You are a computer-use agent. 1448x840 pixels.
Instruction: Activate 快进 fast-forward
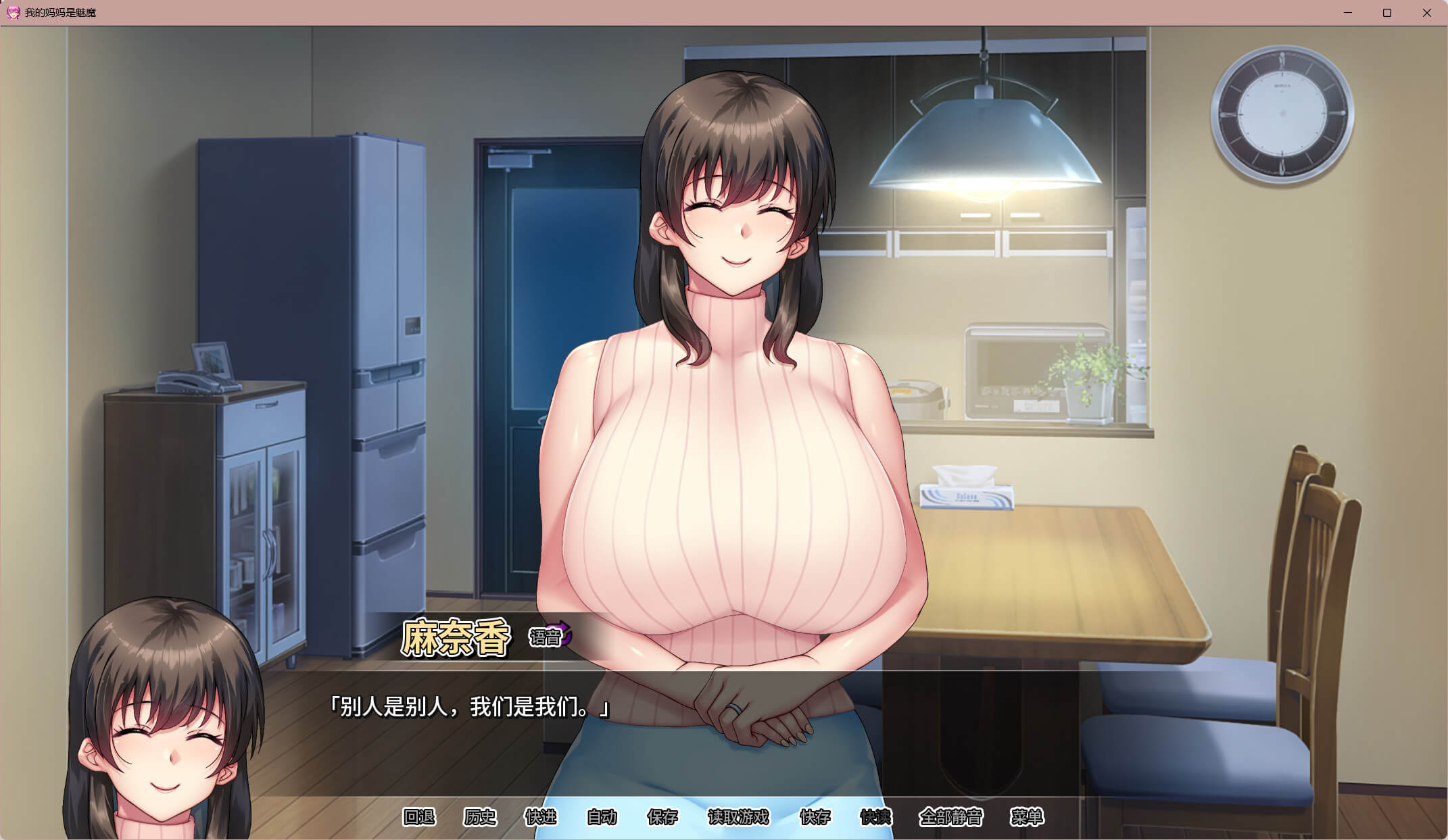point(541,817)
